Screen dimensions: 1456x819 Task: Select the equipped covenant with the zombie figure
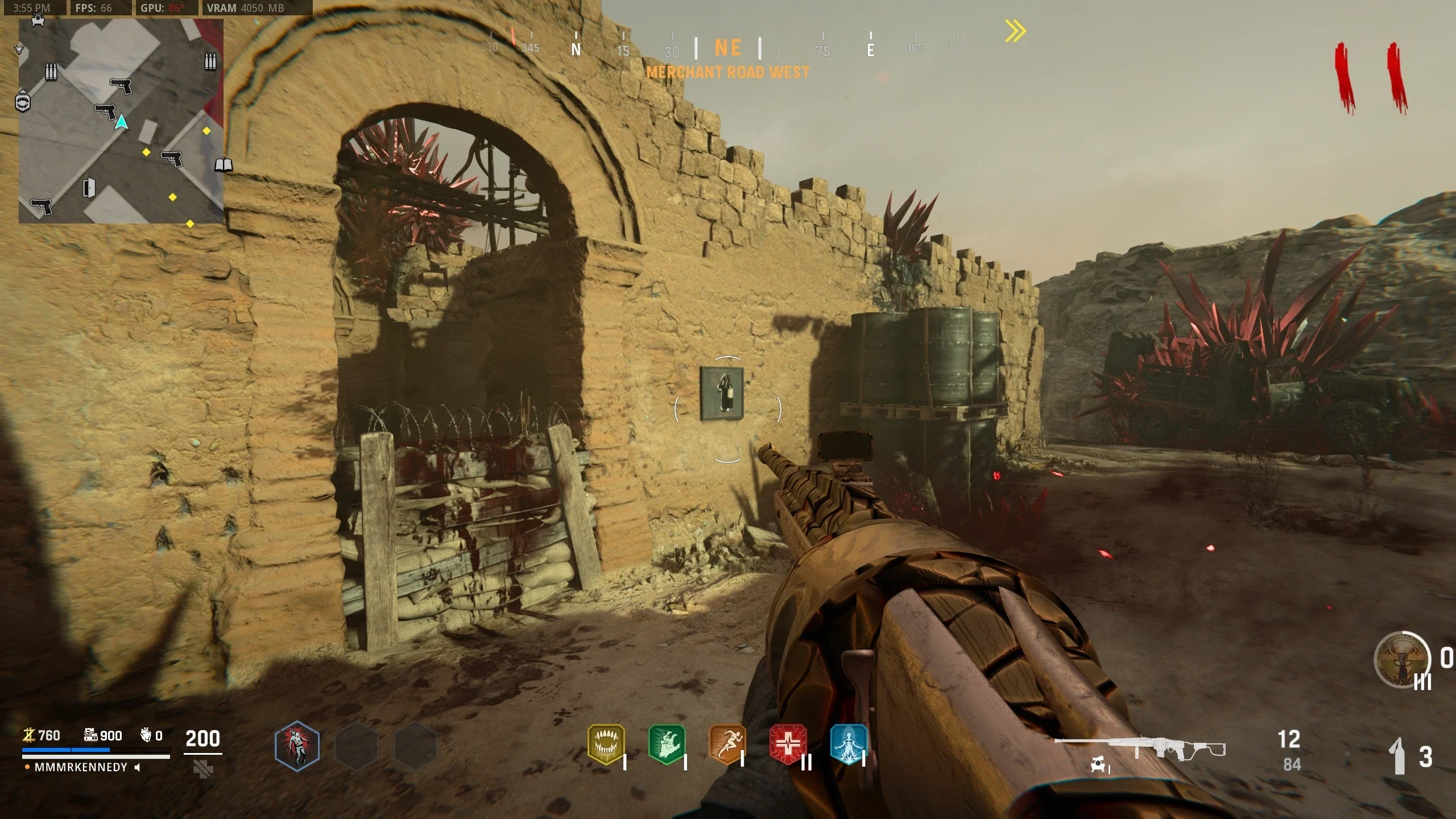point(297,746)
